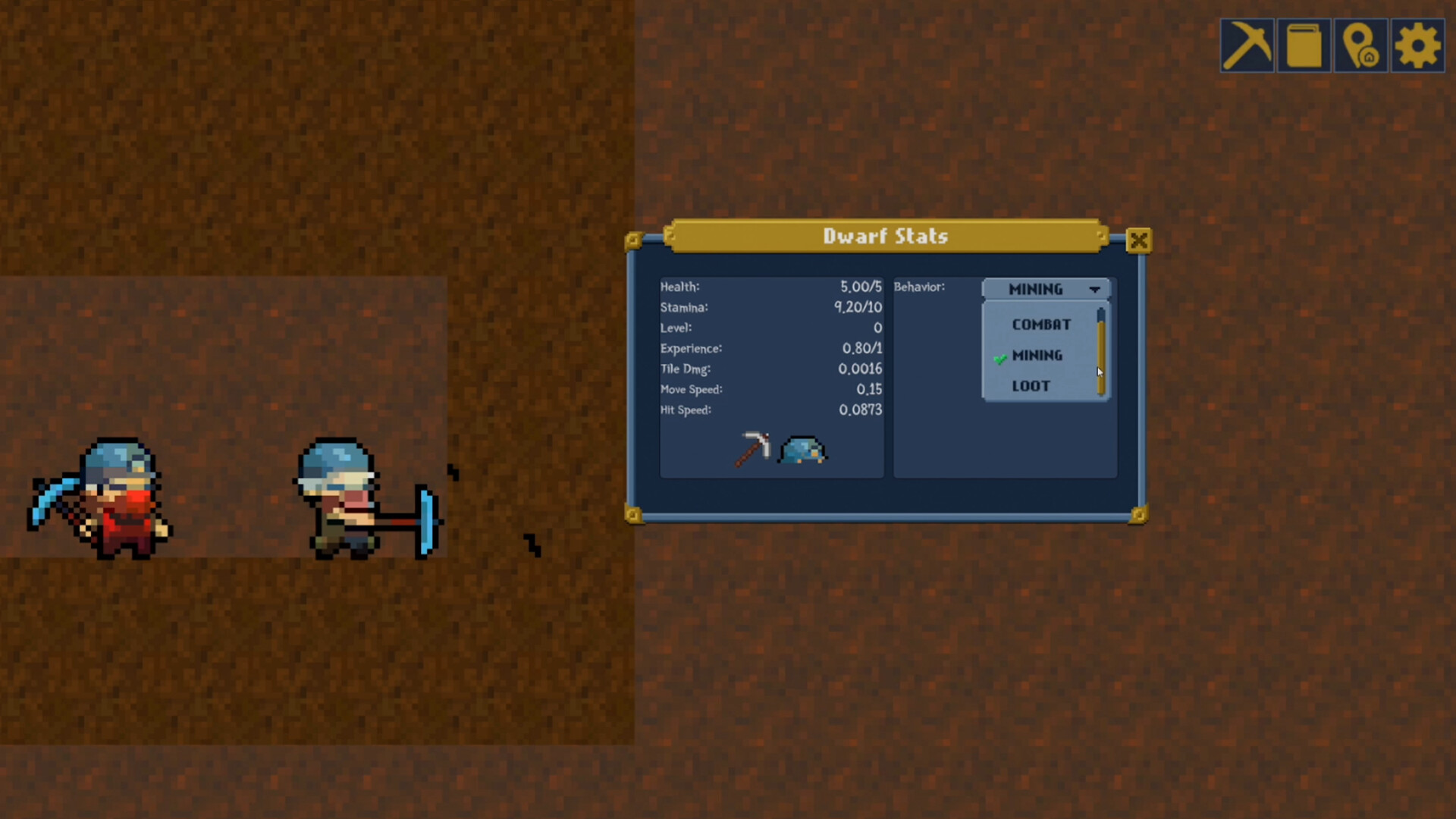The height and width of the screenshot is (819, 1456).
Task: Click the Dwarf Stats title bar
Action: (x=886, y=236)
